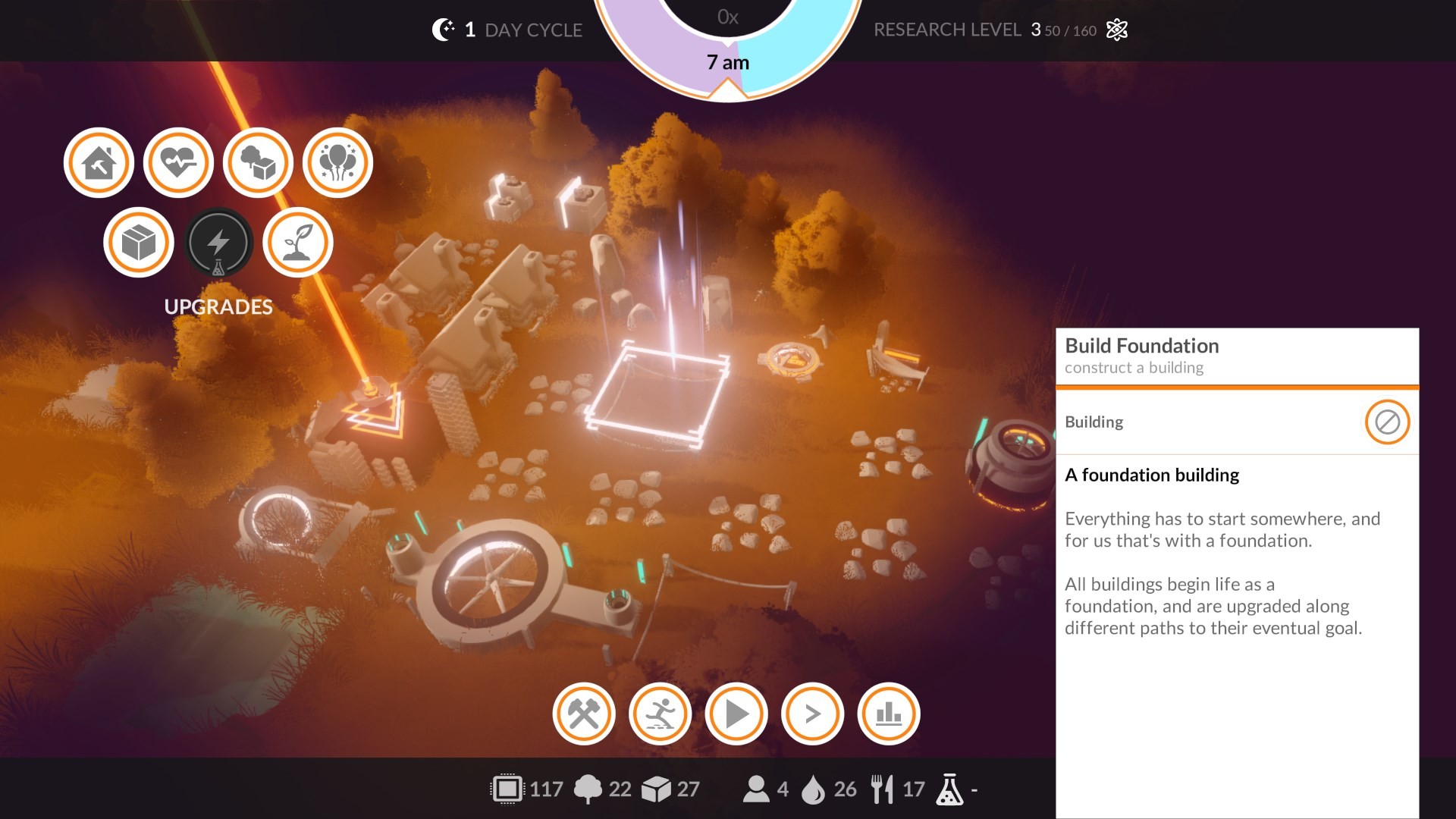The height and width of the screenshot is (819, 1456).
Task: Select the resources crate icon
Action: (139, 242)
